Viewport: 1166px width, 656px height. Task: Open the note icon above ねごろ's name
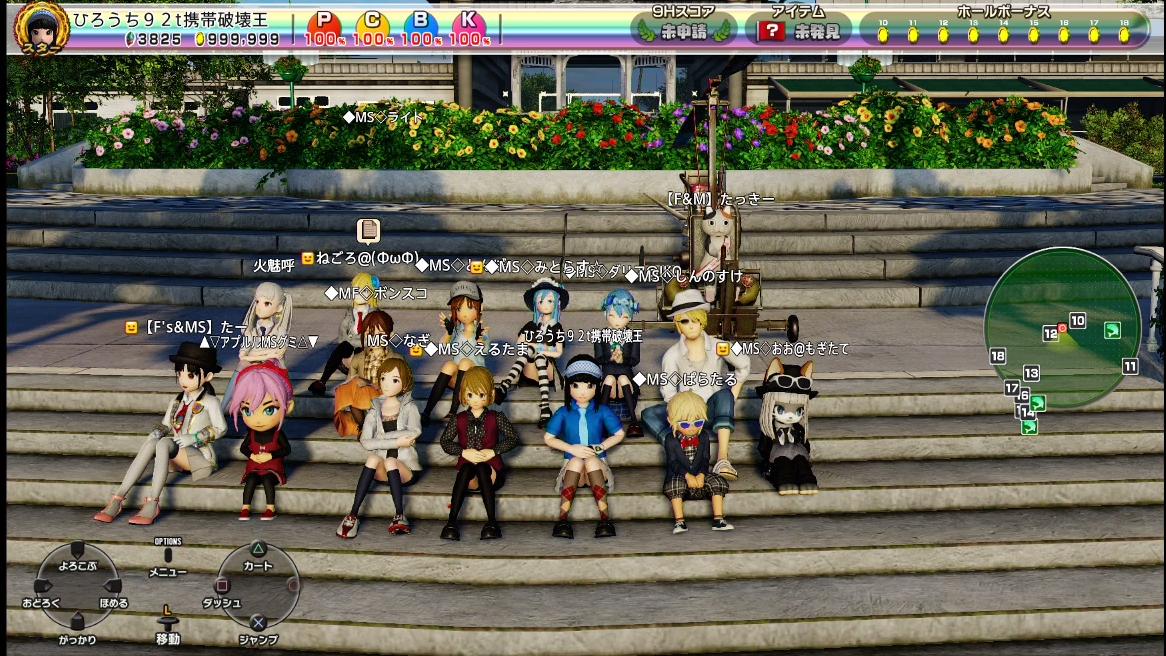pyautogui.click(x=368, y=230)
